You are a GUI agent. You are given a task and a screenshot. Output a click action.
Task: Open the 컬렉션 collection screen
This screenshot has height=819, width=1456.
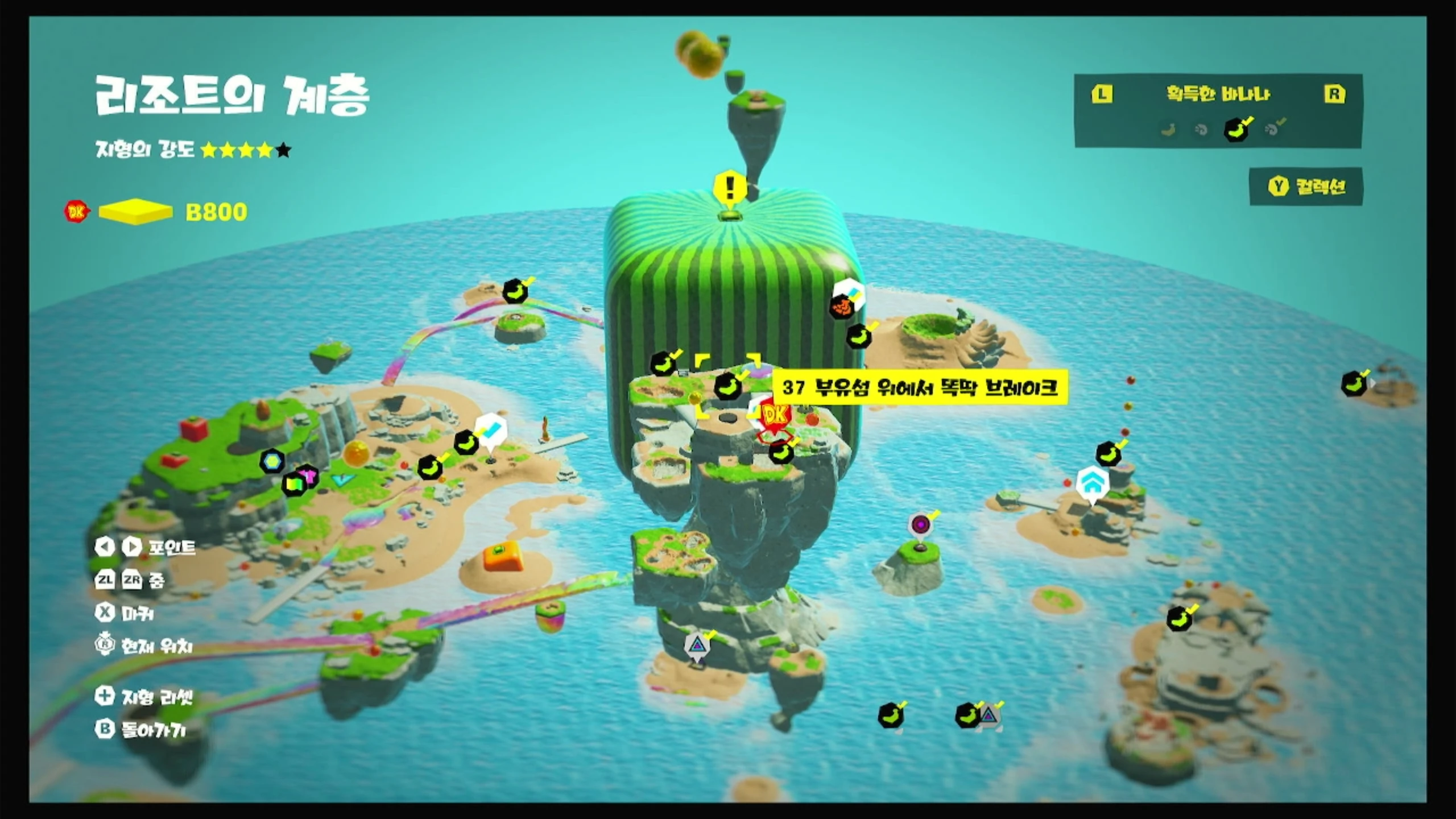pos(1306,187)
